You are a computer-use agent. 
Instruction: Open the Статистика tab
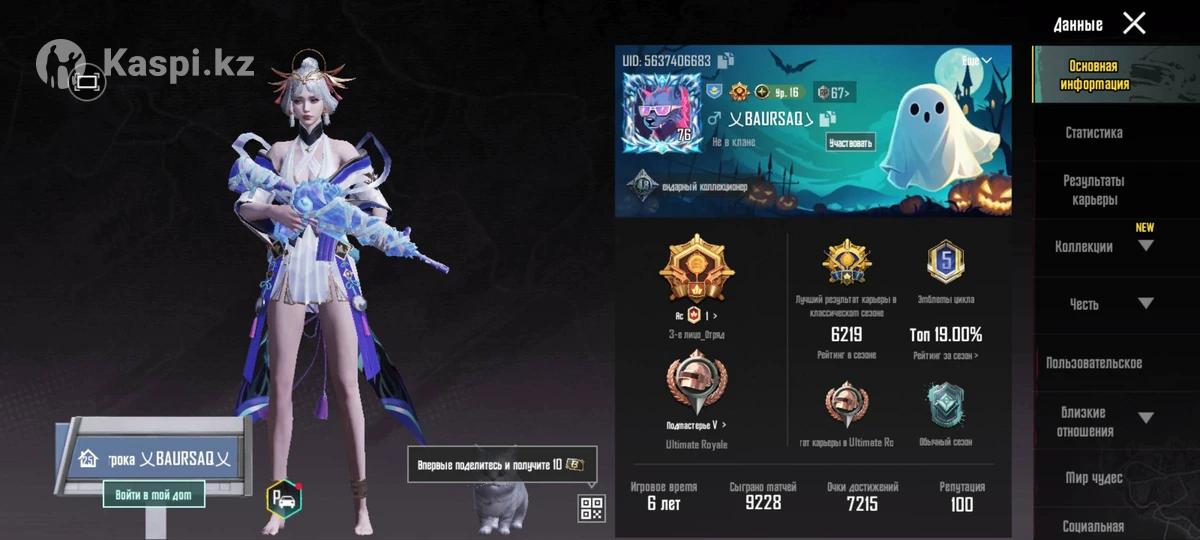click(1093, 132)
